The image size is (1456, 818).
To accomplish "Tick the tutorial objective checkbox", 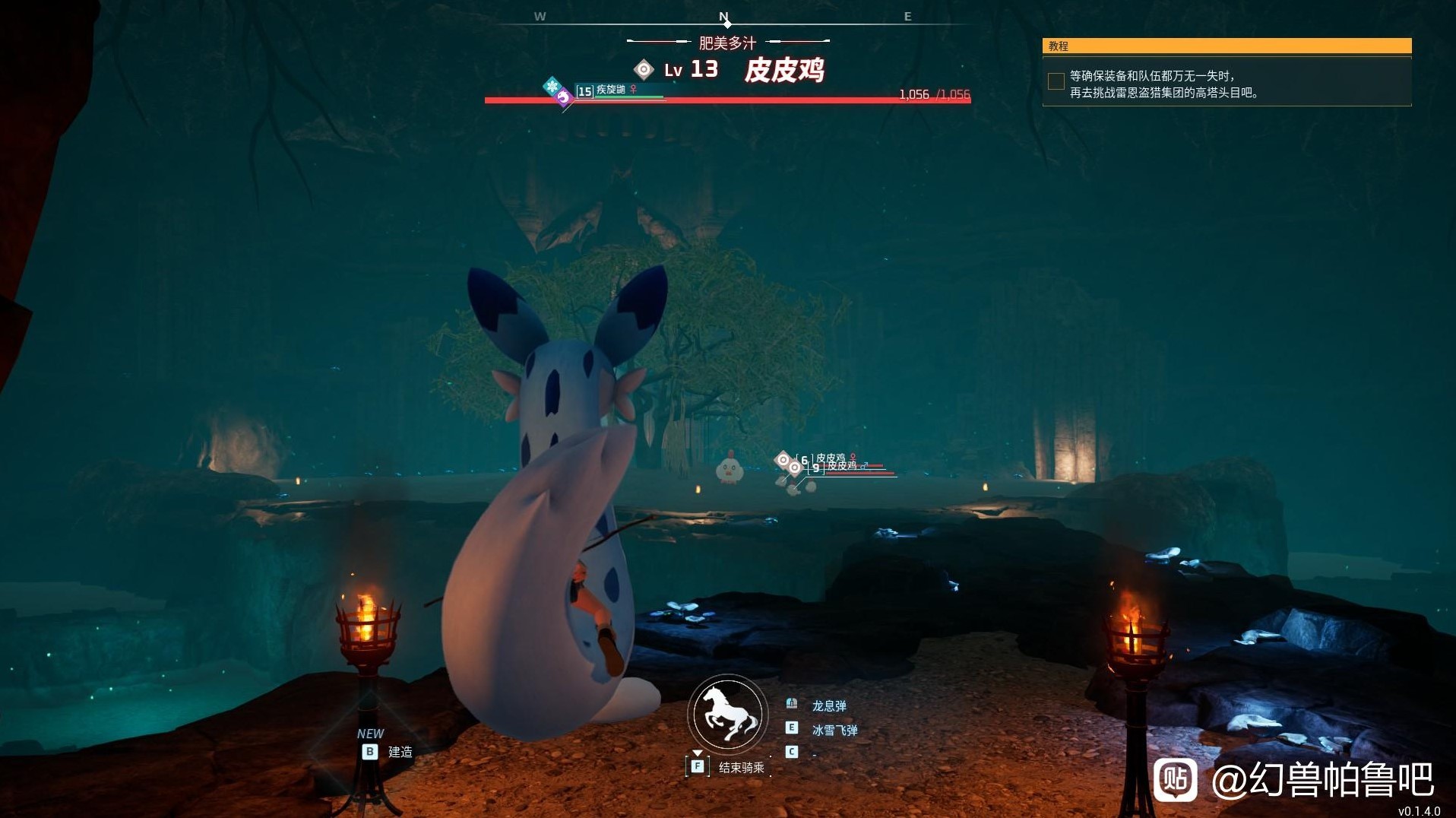I will [1056, 81].
